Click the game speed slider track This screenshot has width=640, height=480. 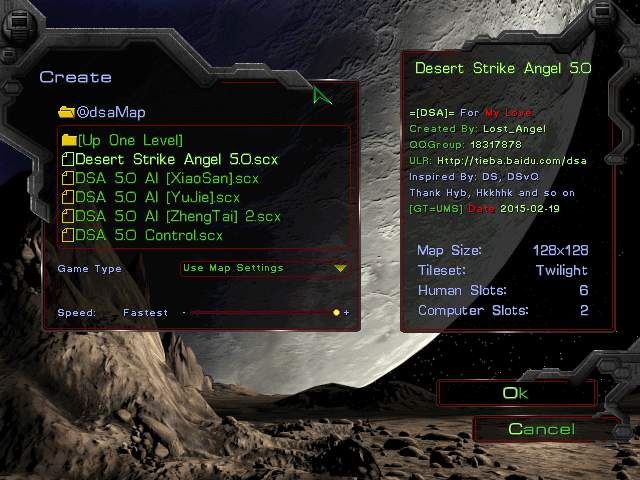click(x=260, y=313)
